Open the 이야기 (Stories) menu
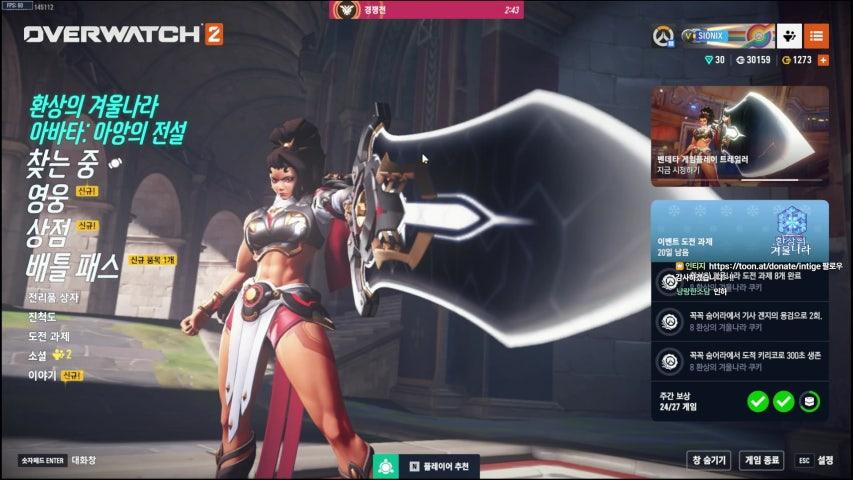 [x=42, y=374]
